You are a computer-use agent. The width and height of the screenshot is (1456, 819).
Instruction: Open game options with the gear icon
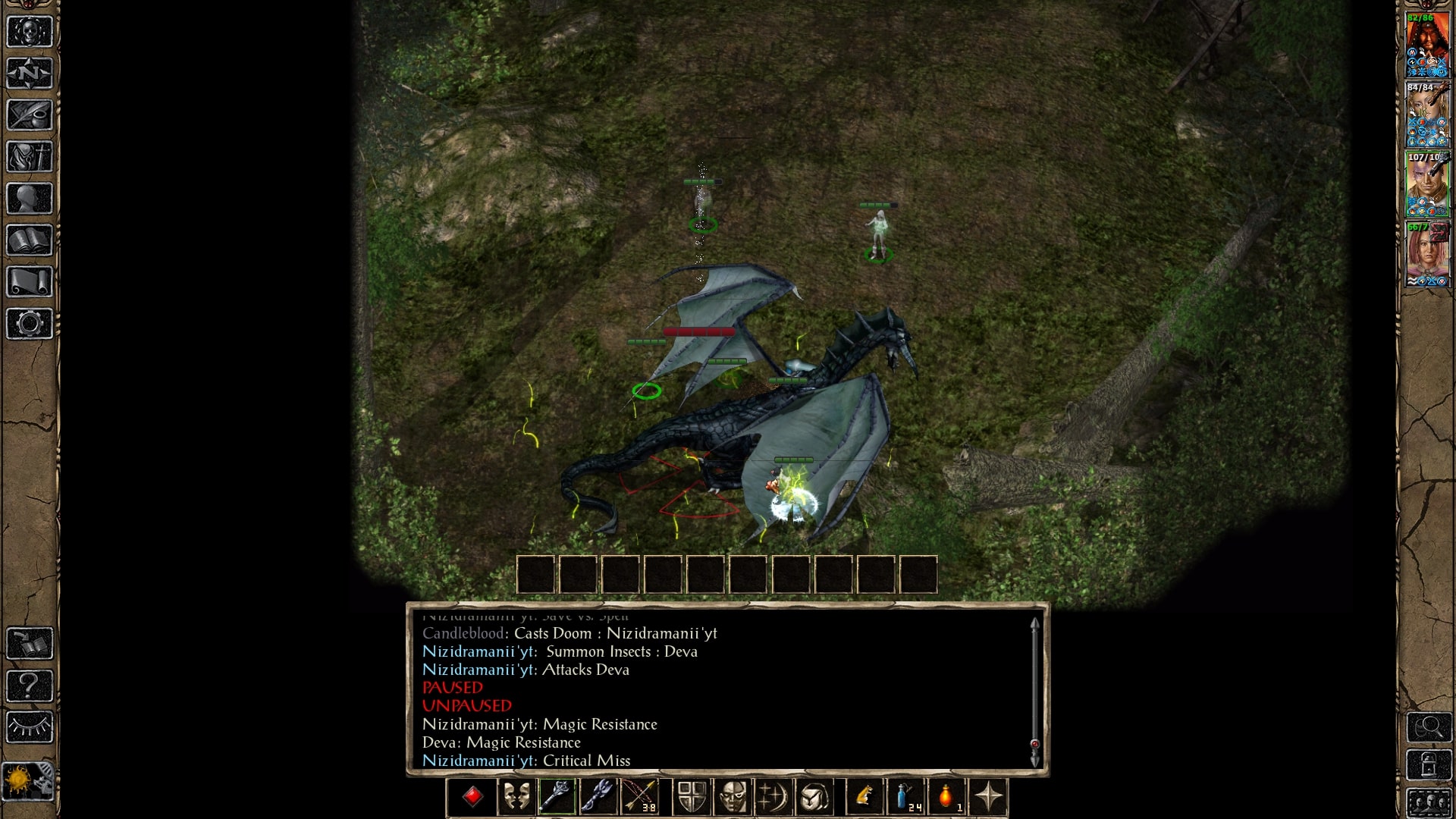click(30, 324)
